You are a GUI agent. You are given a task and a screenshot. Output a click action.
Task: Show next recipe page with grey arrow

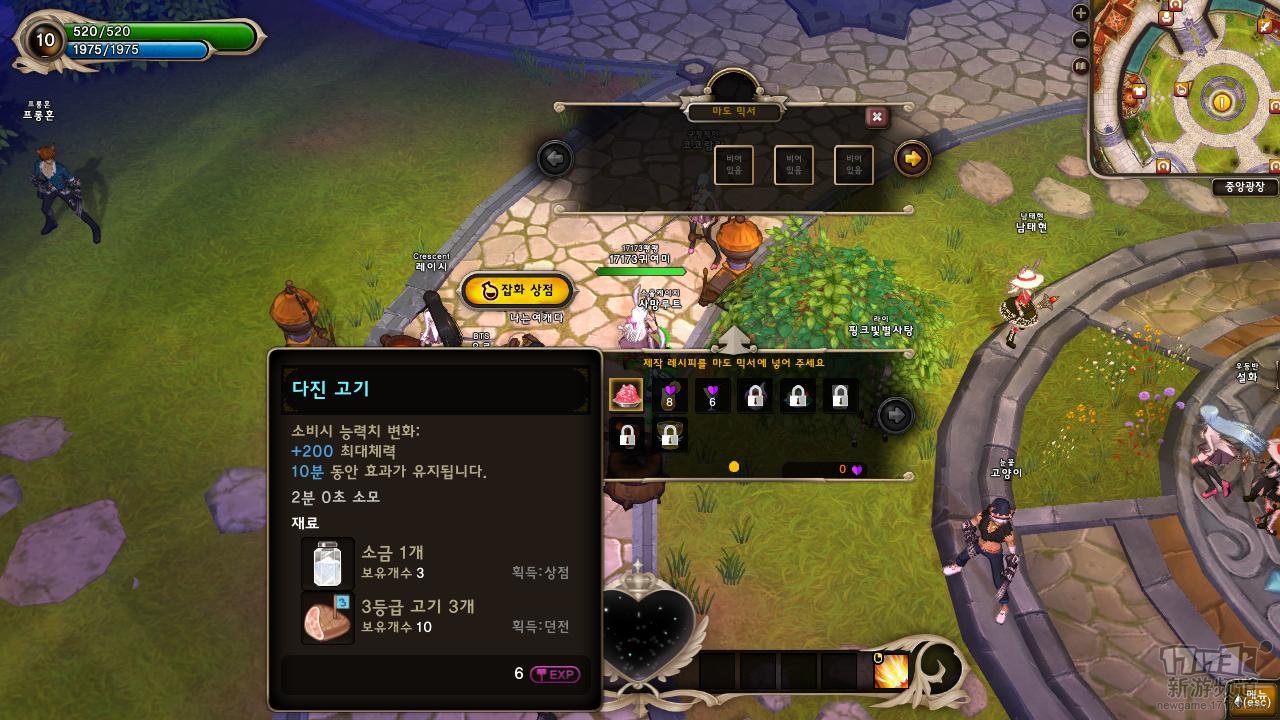[895, 414]
